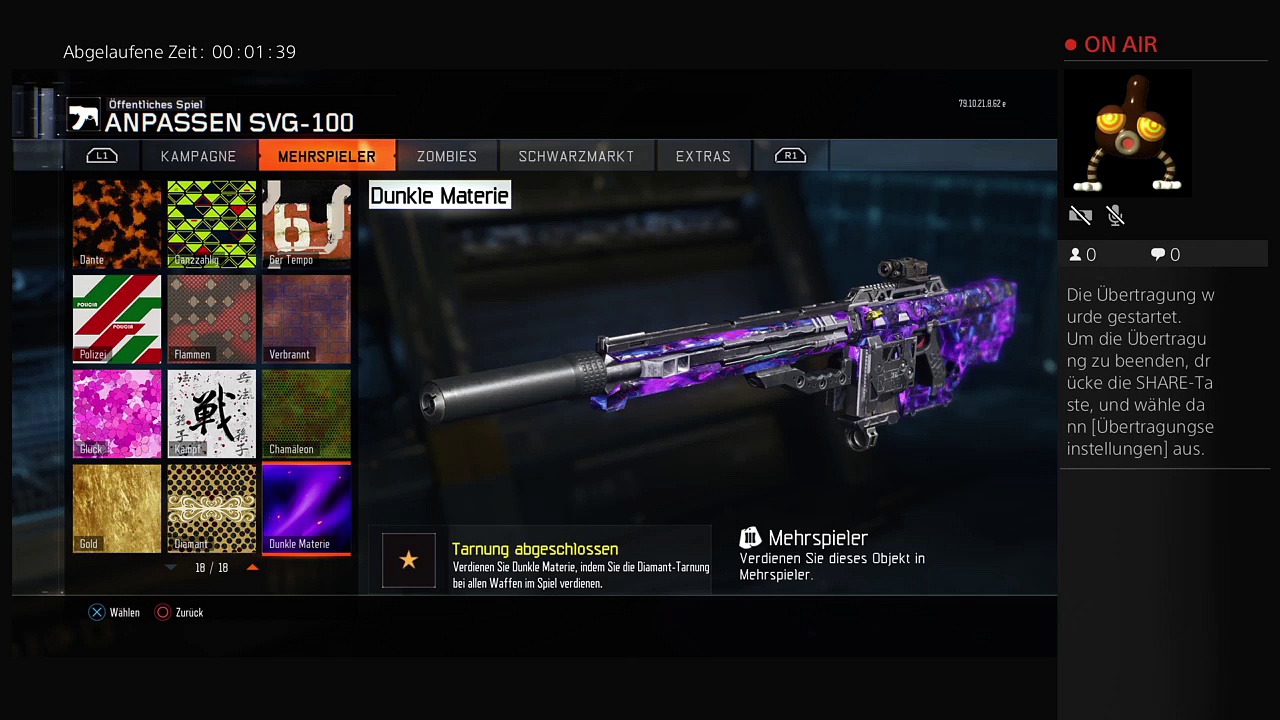This screenshot has width=1280, height=720.
Task: Switch to the Kampagne tab
Action: point(198,156)
